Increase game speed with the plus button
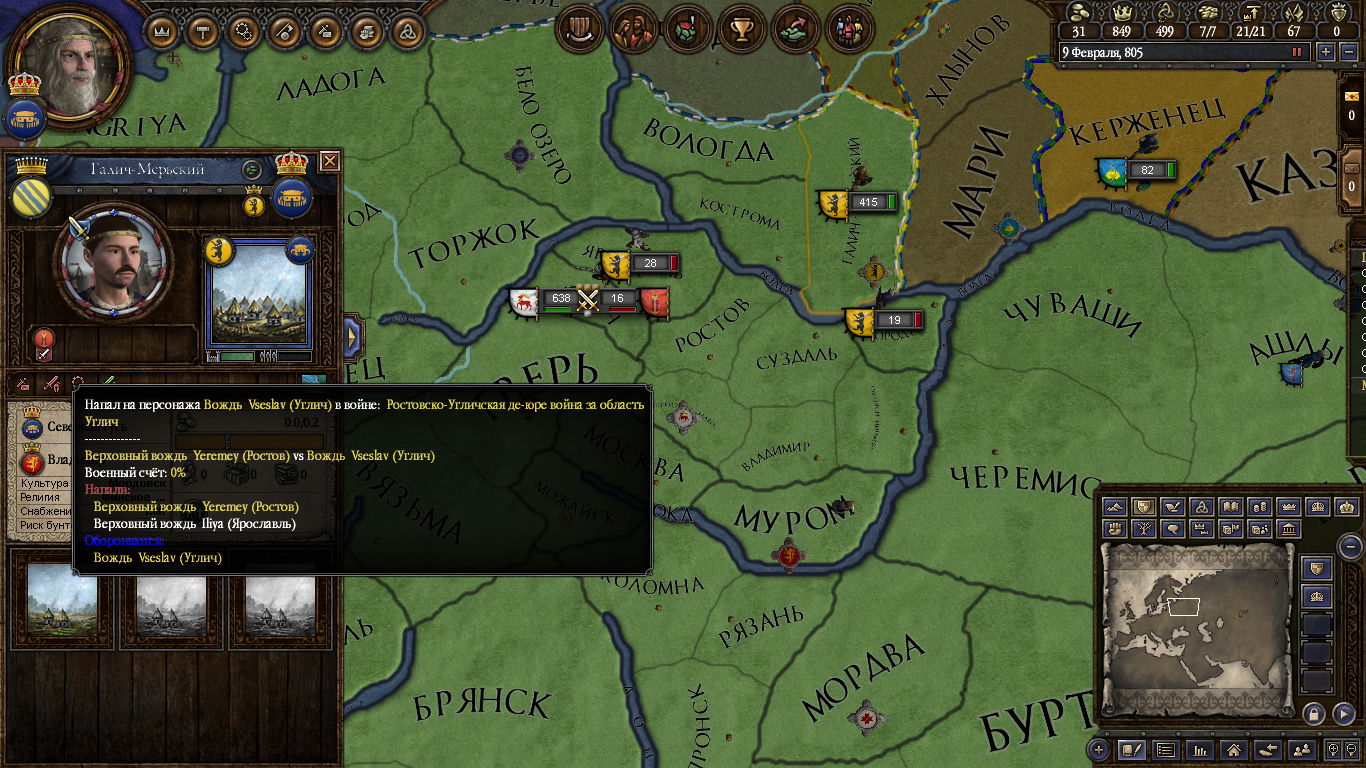This screenshot has width=1366, height=768. 1326,52
